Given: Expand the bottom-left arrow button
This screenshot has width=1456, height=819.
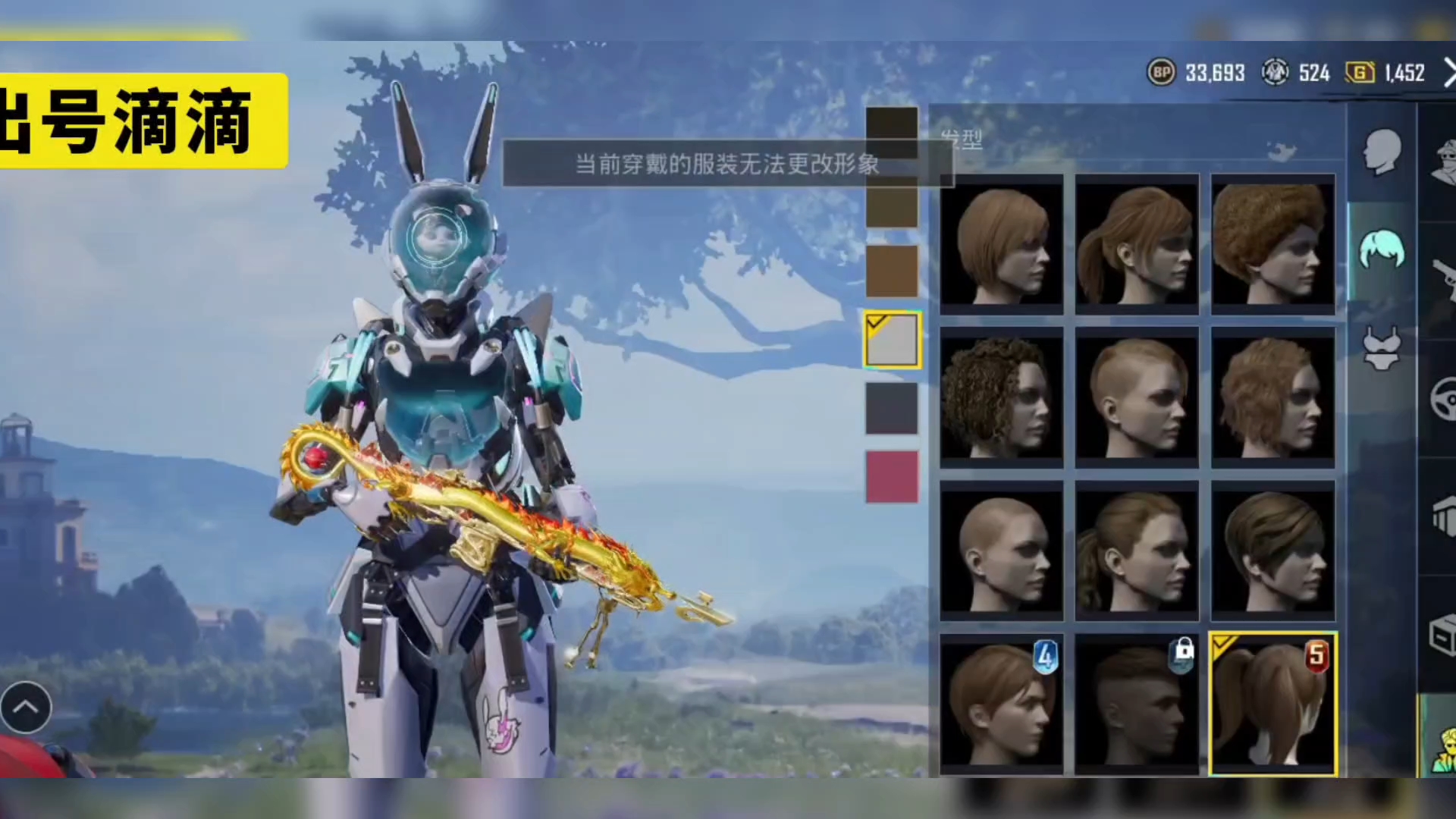Looking at the screenshot, I should pyautogui.click(x=26, y=708).
